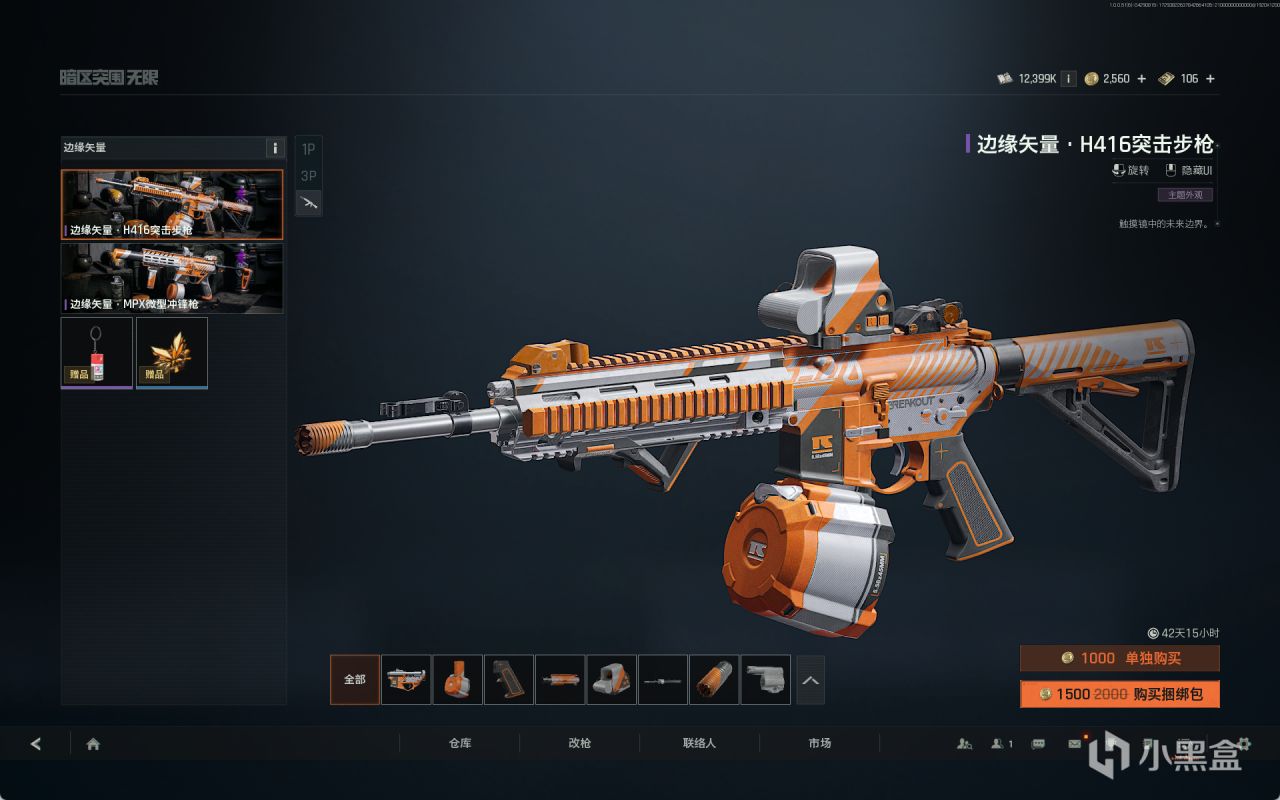The height and width of the screenshot is (800, 1280).
Task: Select the weapon-only view tab icon
Action: point(309,203)
